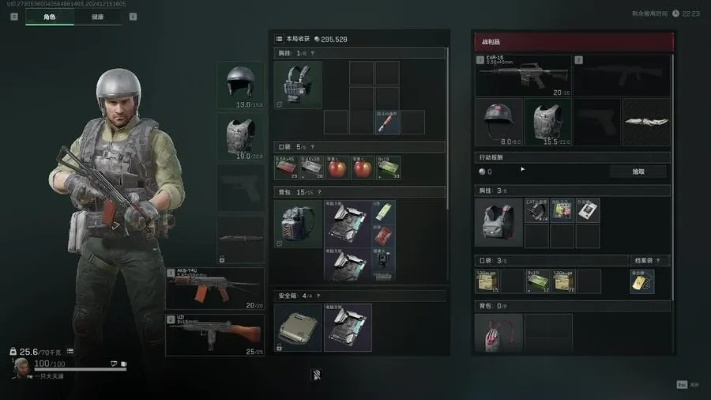
Task: Select the CAR-15 rifle in the loot panel
Action: coord(519,74)
